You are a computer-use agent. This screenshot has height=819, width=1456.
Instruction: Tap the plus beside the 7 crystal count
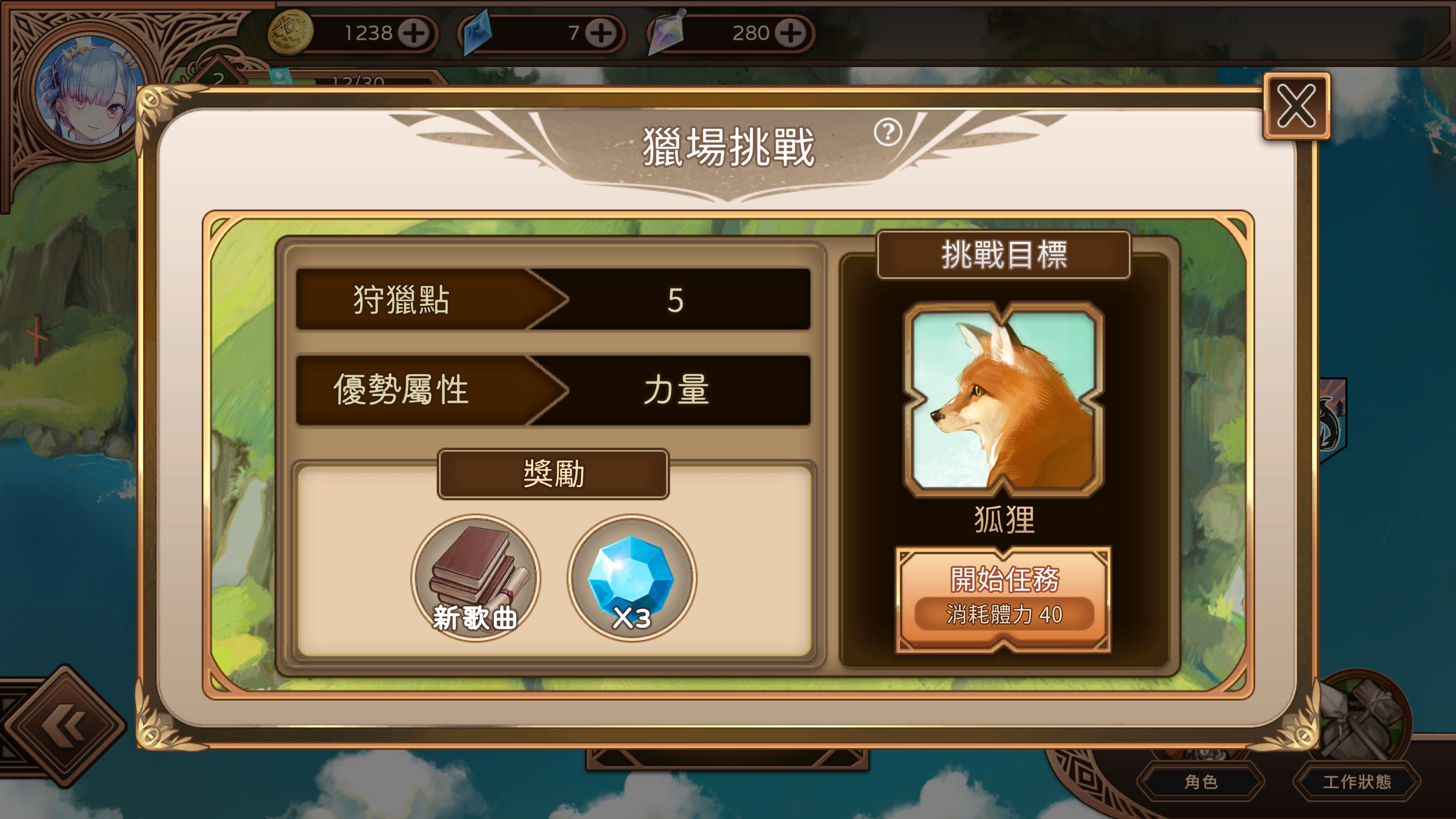601,34
